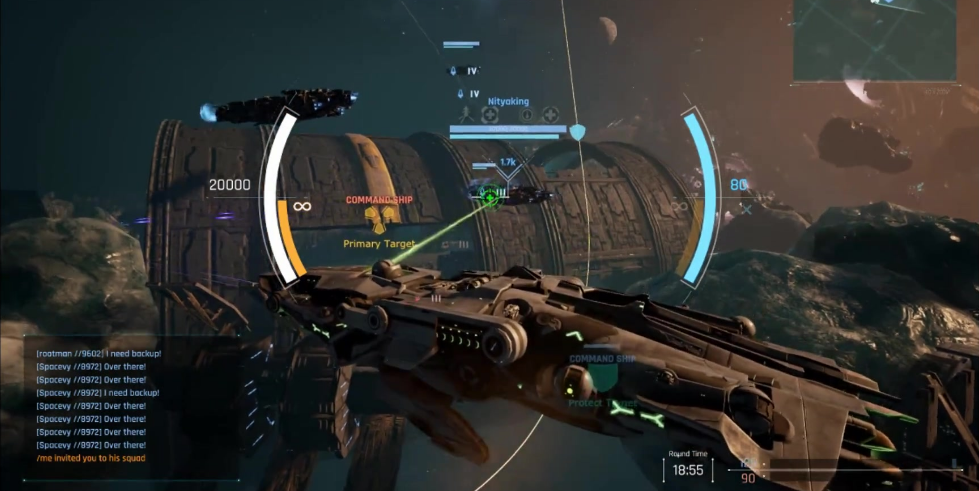
Task: Click the green target lock reticle
Action: click(x=489, y=196)
